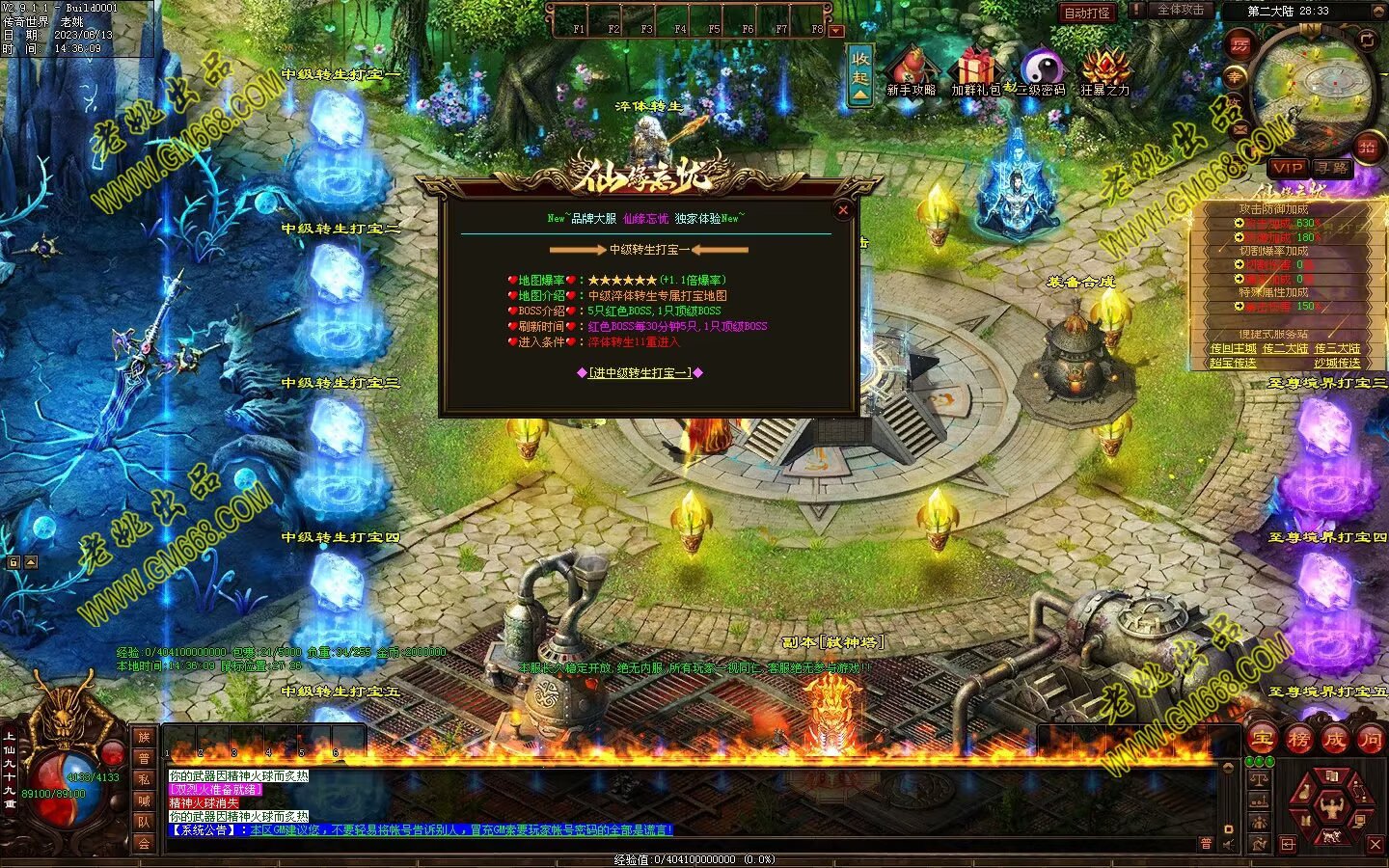This screenshot has width=1389, height=868.
Task: Close the 中级转生打宝一 dialog window
Action: pyautogui.click(x=843, y=210)
